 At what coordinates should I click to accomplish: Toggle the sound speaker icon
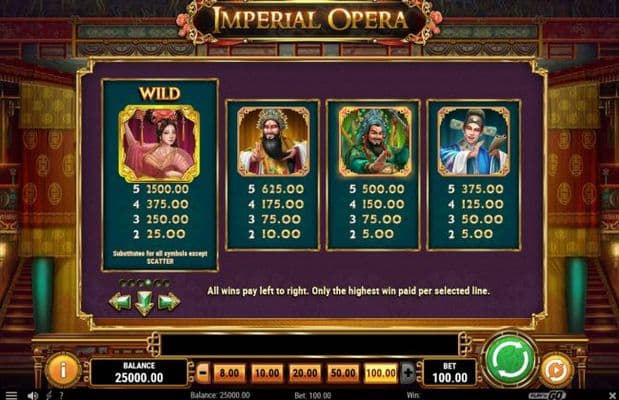(32, 395)
